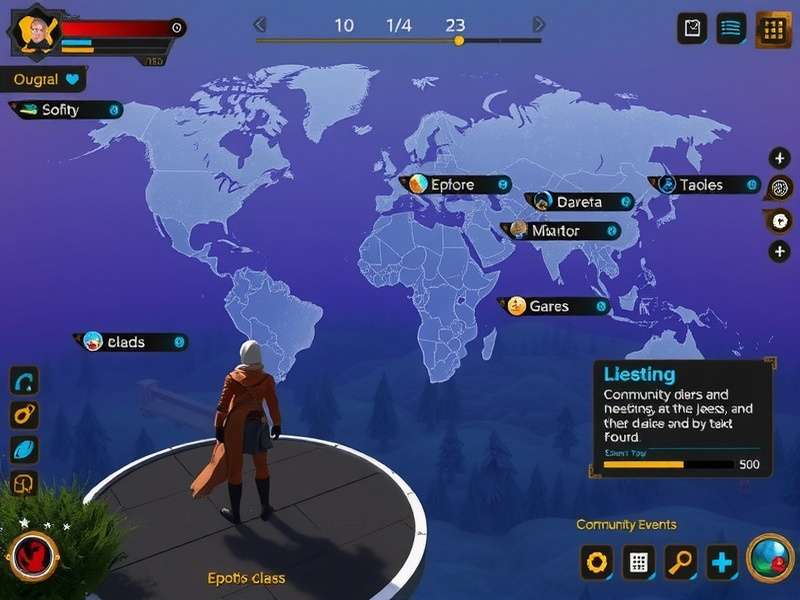
Task: Select the Dareta map marker
Action: tap(579, 202)
